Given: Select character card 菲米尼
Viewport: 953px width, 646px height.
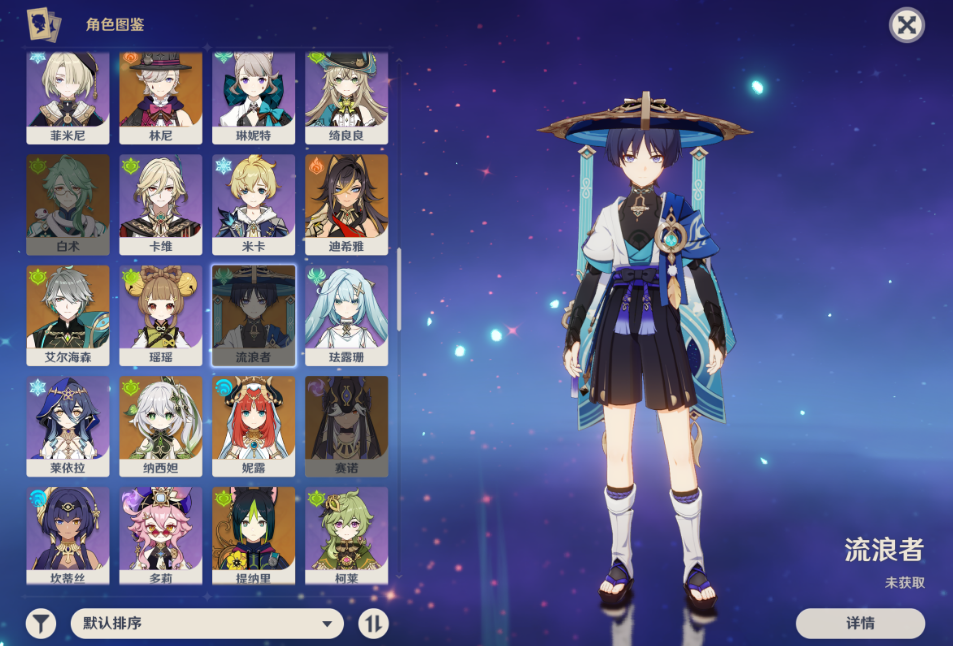Looking at the screenshot, I should click(x=68, y=95).
